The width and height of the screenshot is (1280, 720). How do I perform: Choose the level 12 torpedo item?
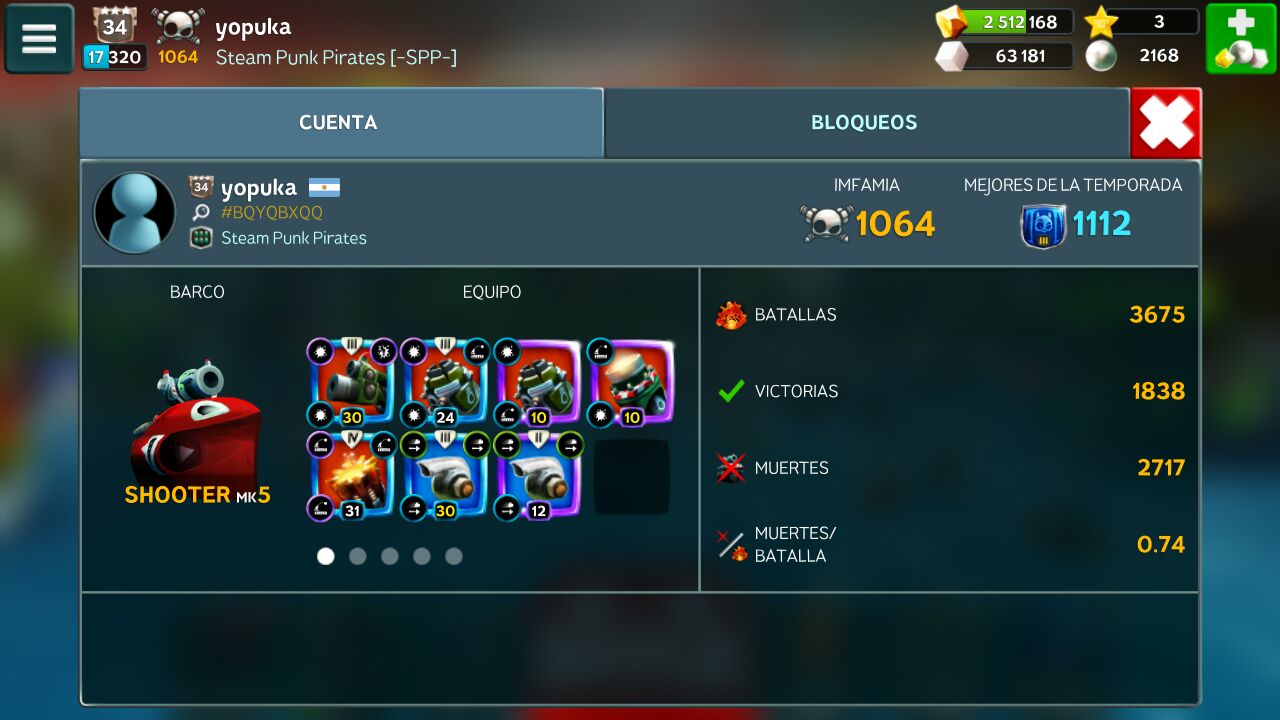pyautogui.click(x=538, y=476)
